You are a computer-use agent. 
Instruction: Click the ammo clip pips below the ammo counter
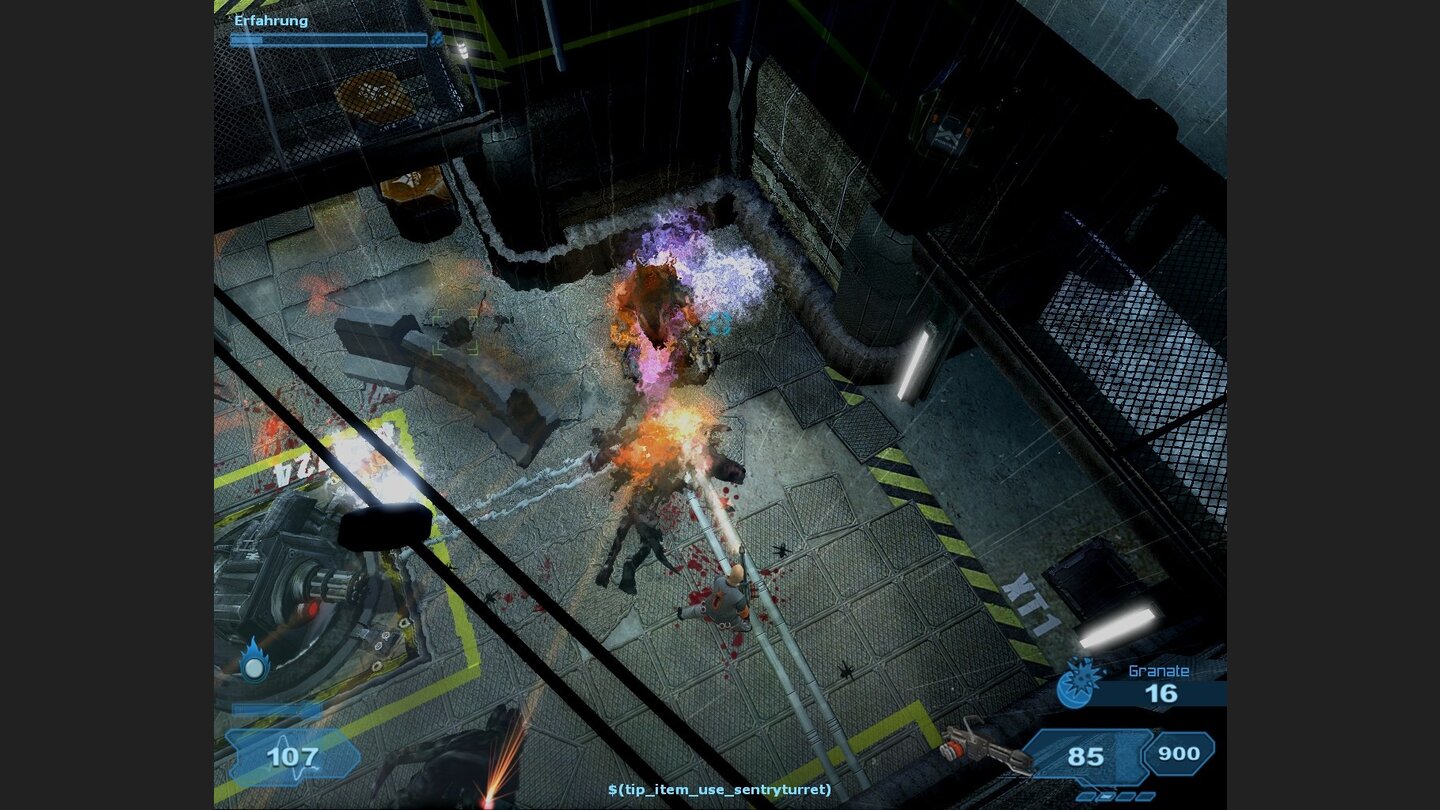(x=1115, y=797)
